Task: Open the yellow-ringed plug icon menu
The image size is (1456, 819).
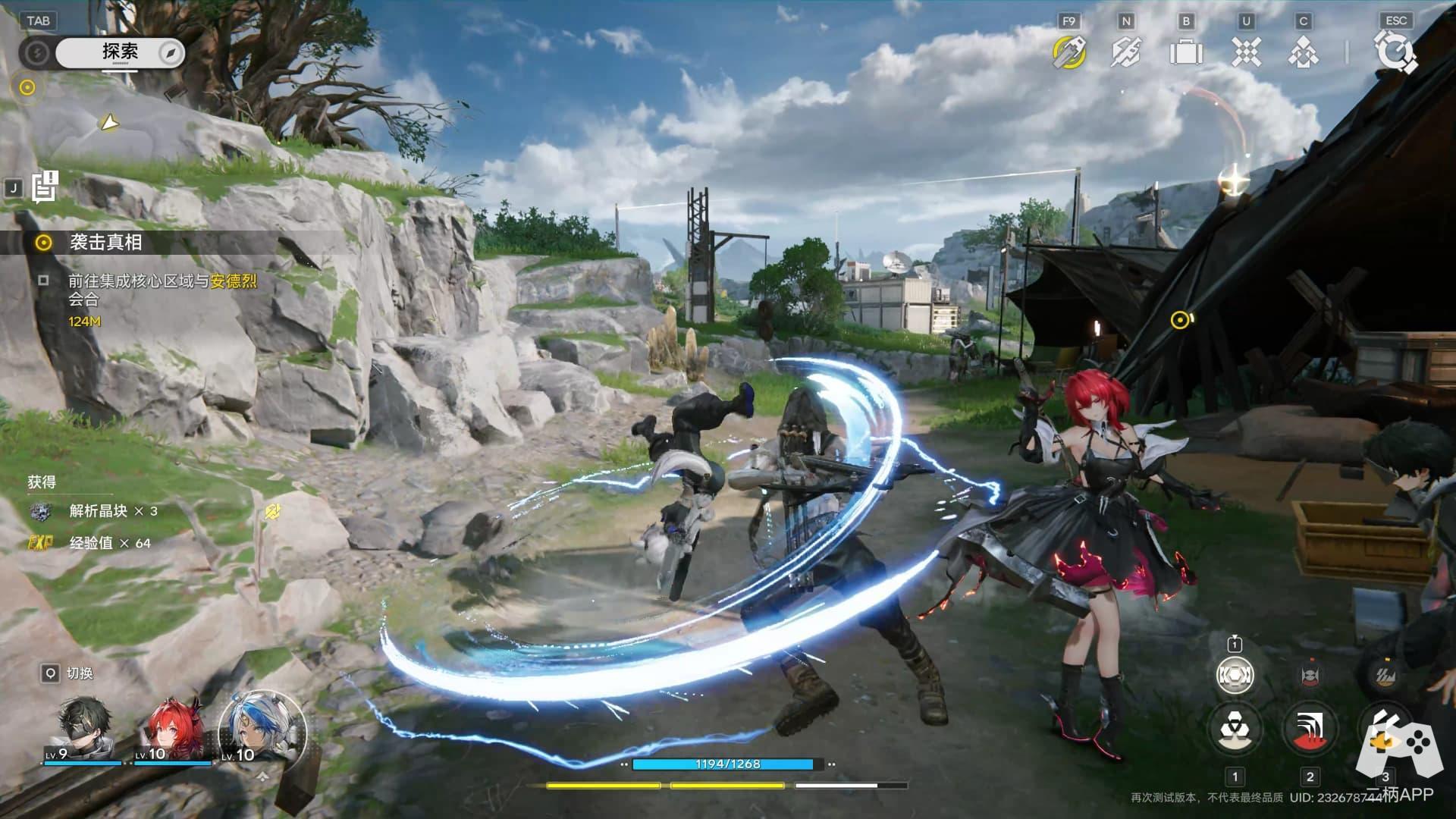Action: point(1069,52)
